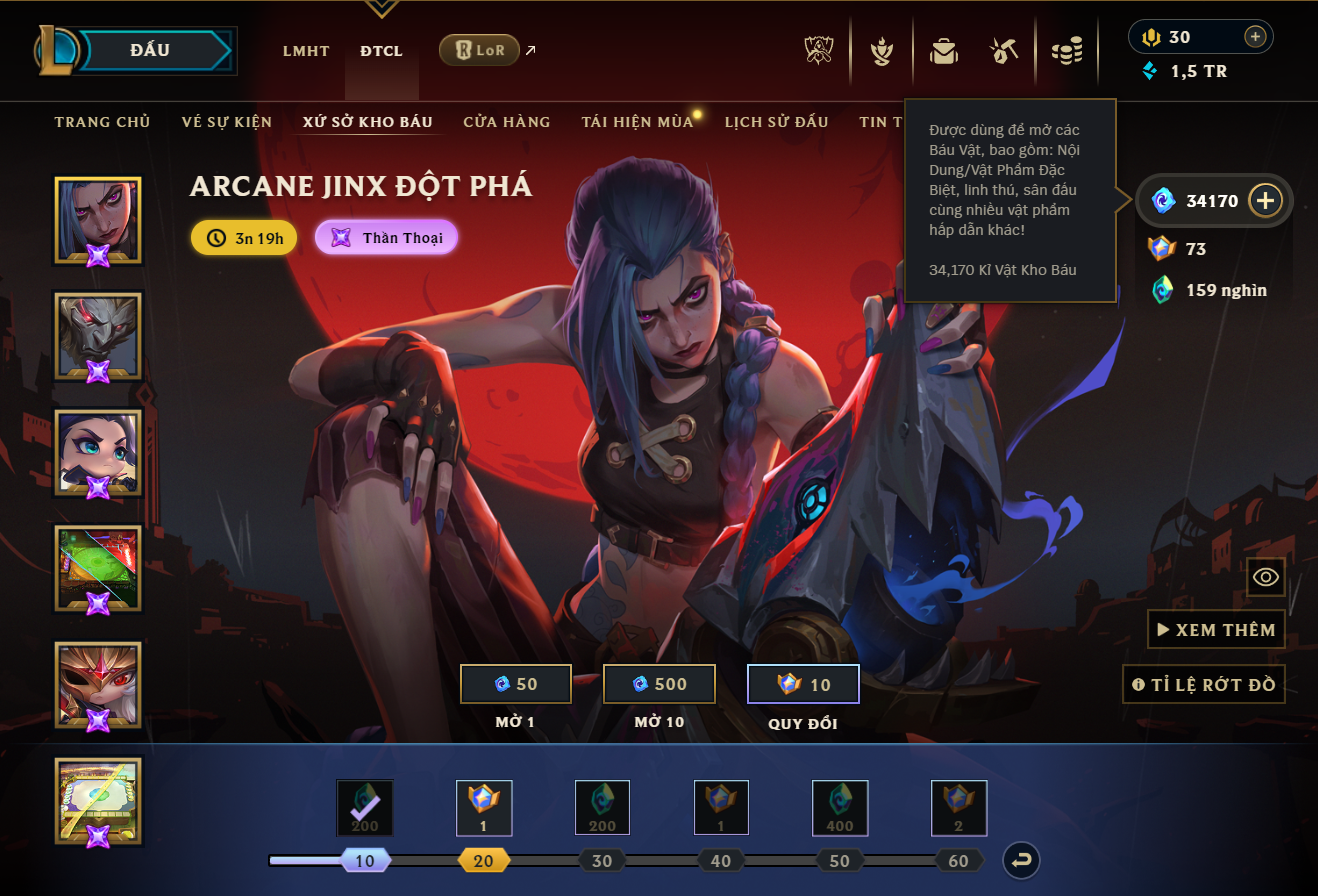The width and height of the screenshot is (1318, 896).
Task: Click the return arrow beside milestone track
Action: tap(1023, 860)
